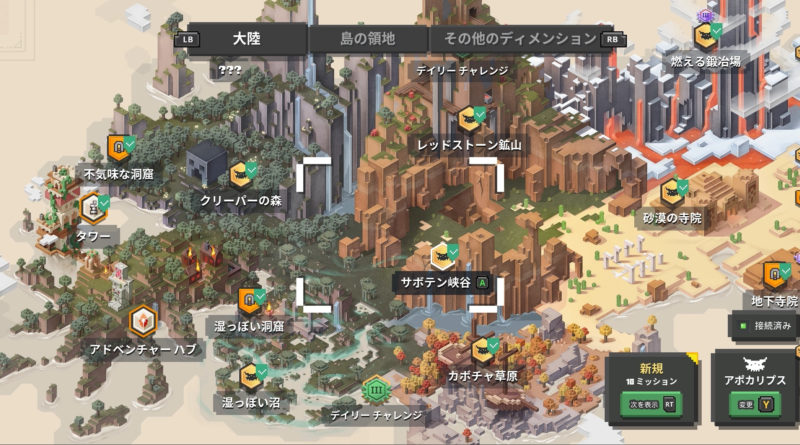Open the 地下寺院 mission marker

776,275
